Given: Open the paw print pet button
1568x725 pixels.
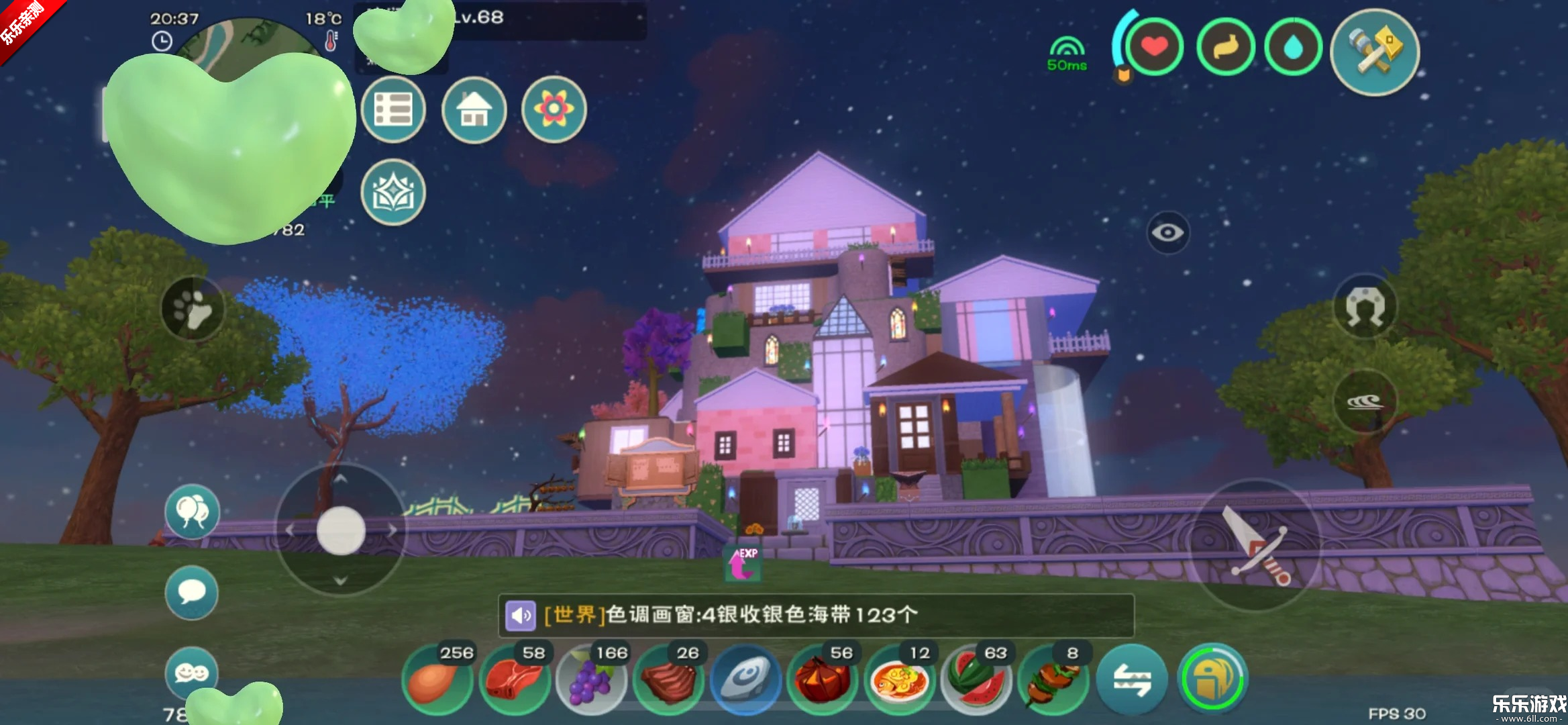Looking at the screenshot, I should point(193,308).
